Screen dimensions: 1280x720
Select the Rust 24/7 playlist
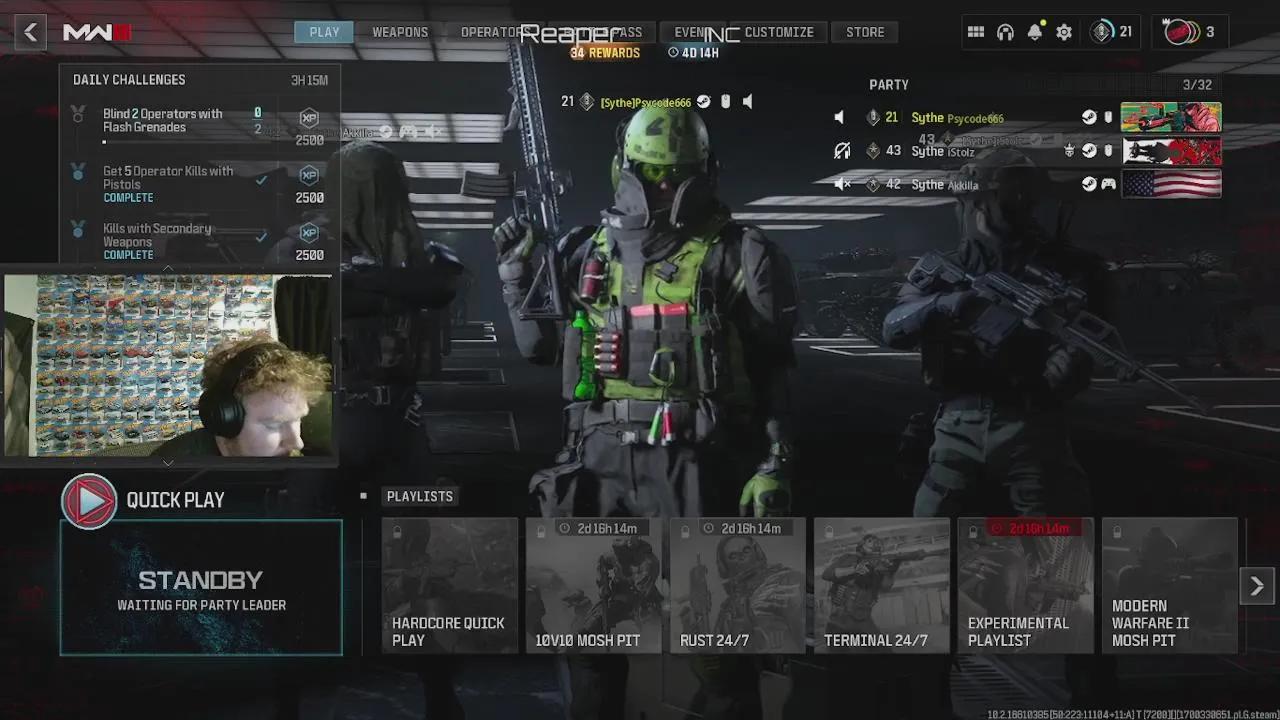coord(738,586)
